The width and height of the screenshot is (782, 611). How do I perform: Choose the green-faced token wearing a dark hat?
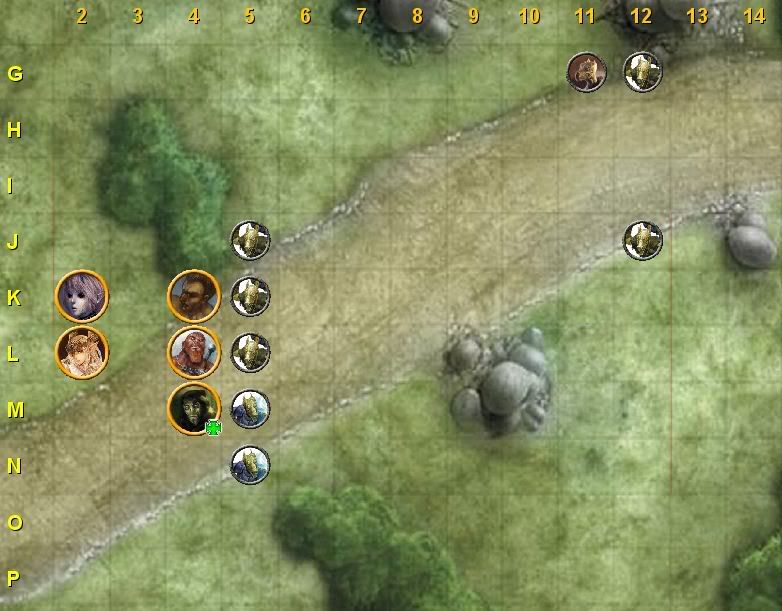click(192, 408)
